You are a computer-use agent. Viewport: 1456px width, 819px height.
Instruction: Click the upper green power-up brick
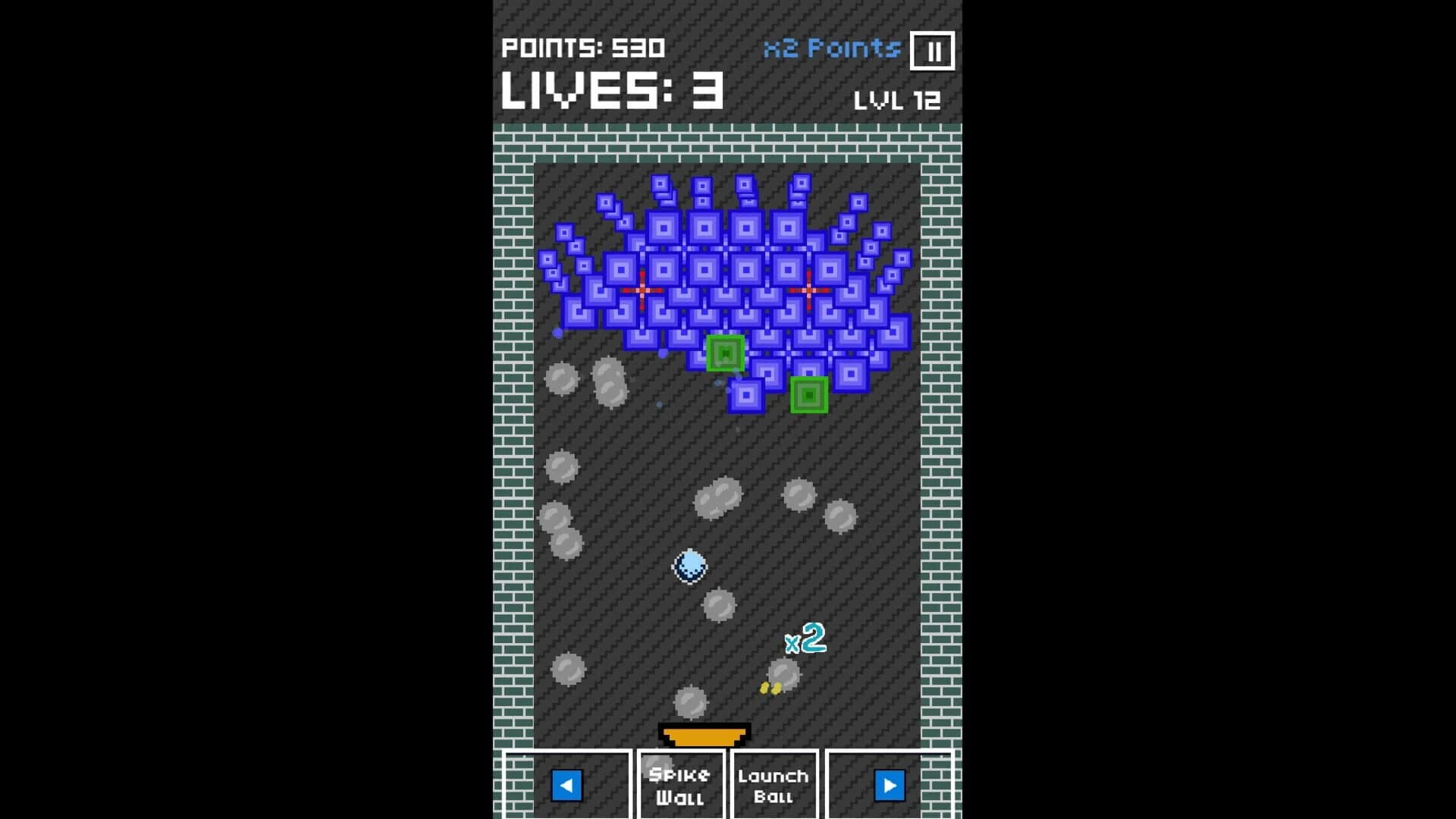(725, 353)
